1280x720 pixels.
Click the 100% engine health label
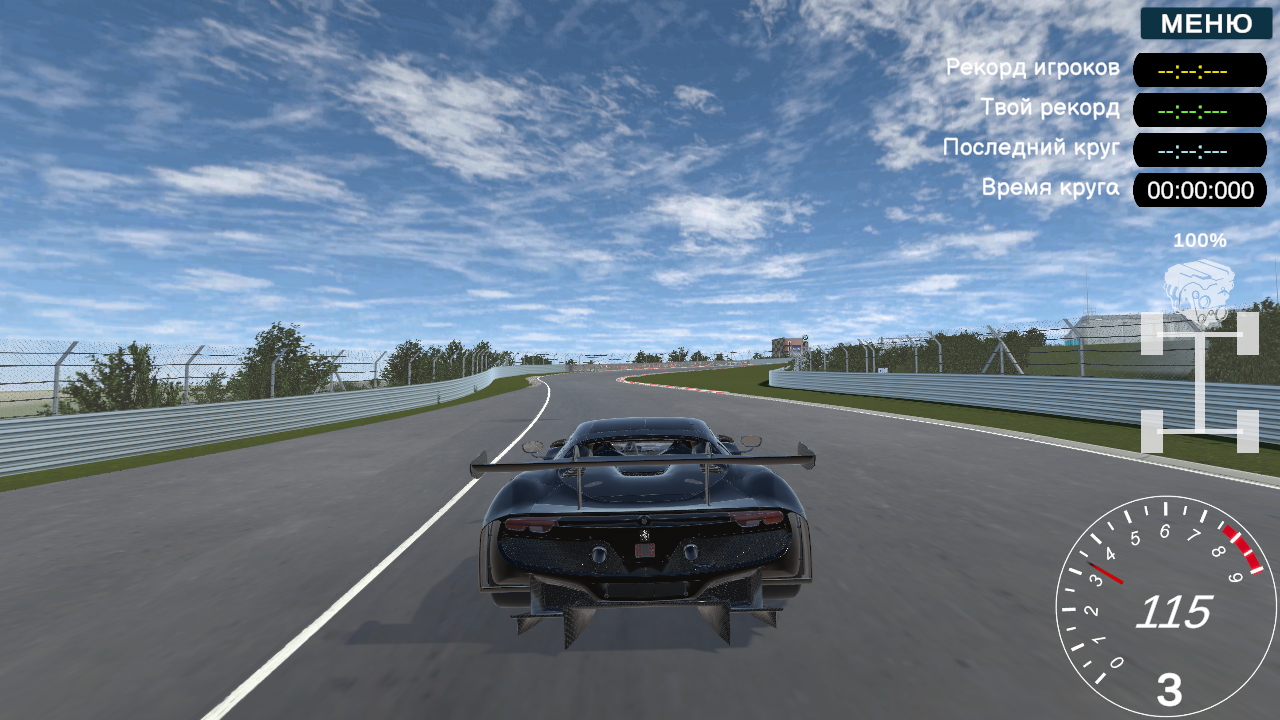coord(1200,240)
